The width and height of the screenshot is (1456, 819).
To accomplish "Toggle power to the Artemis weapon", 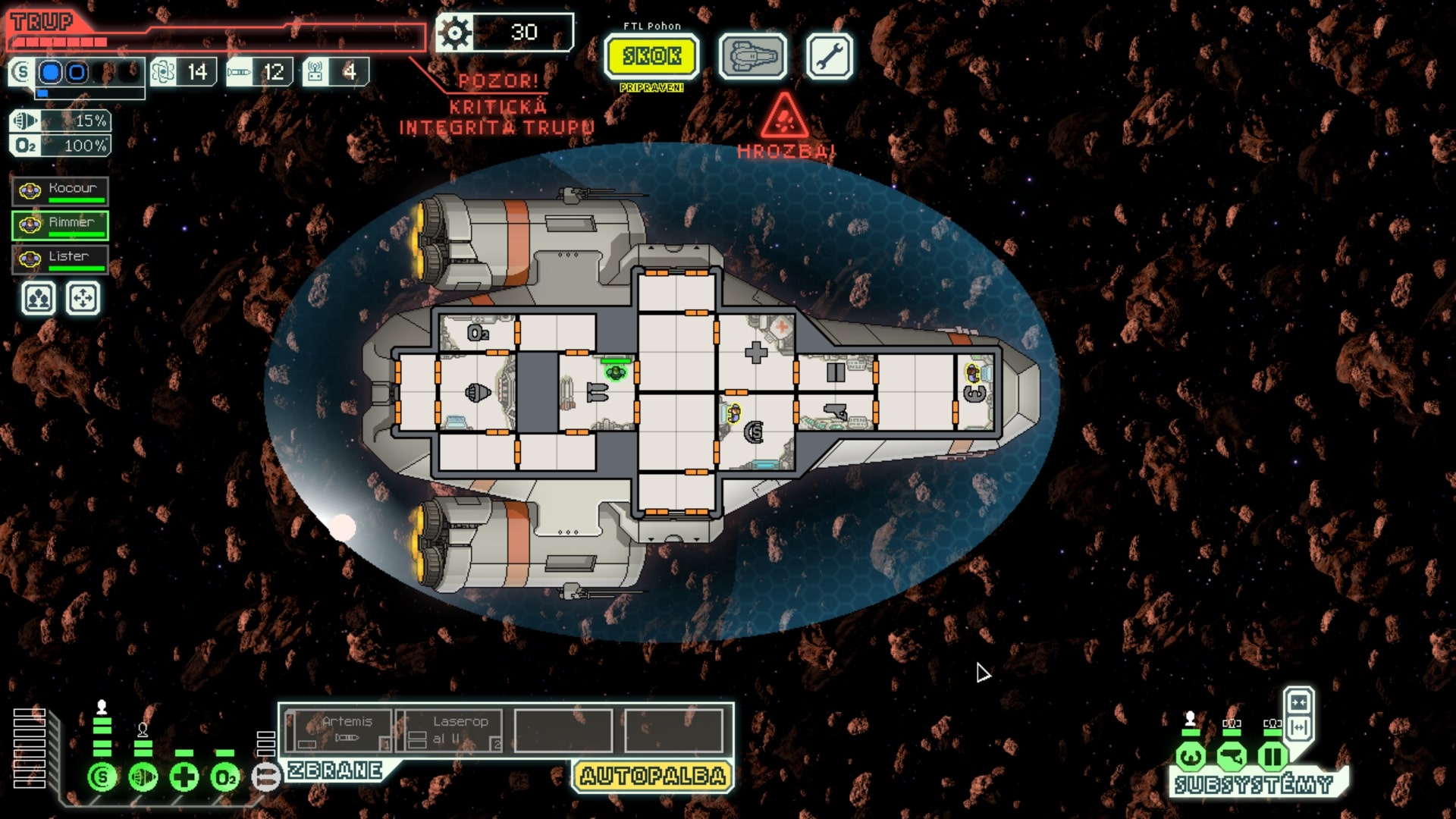I will click(341, 728).
